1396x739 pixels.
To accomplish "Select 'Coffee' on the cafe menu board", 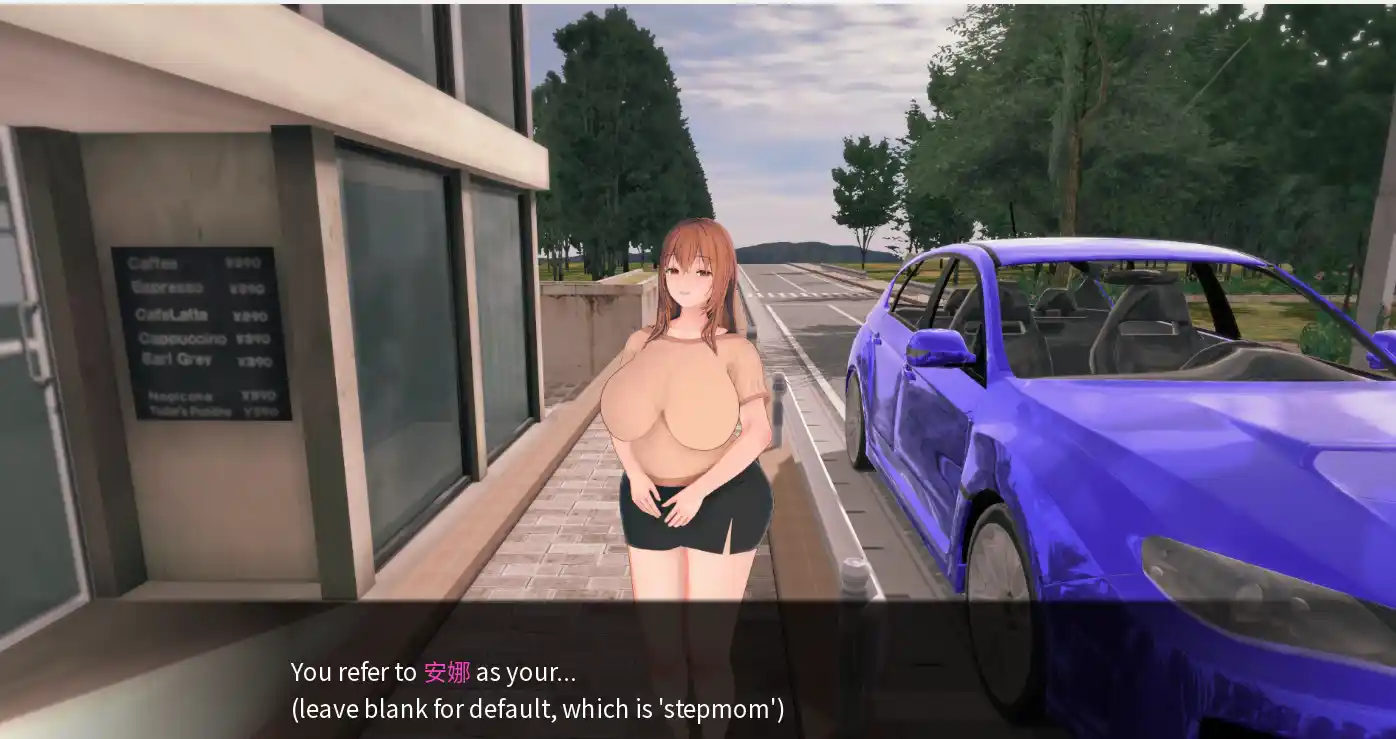I will (150, 262).
